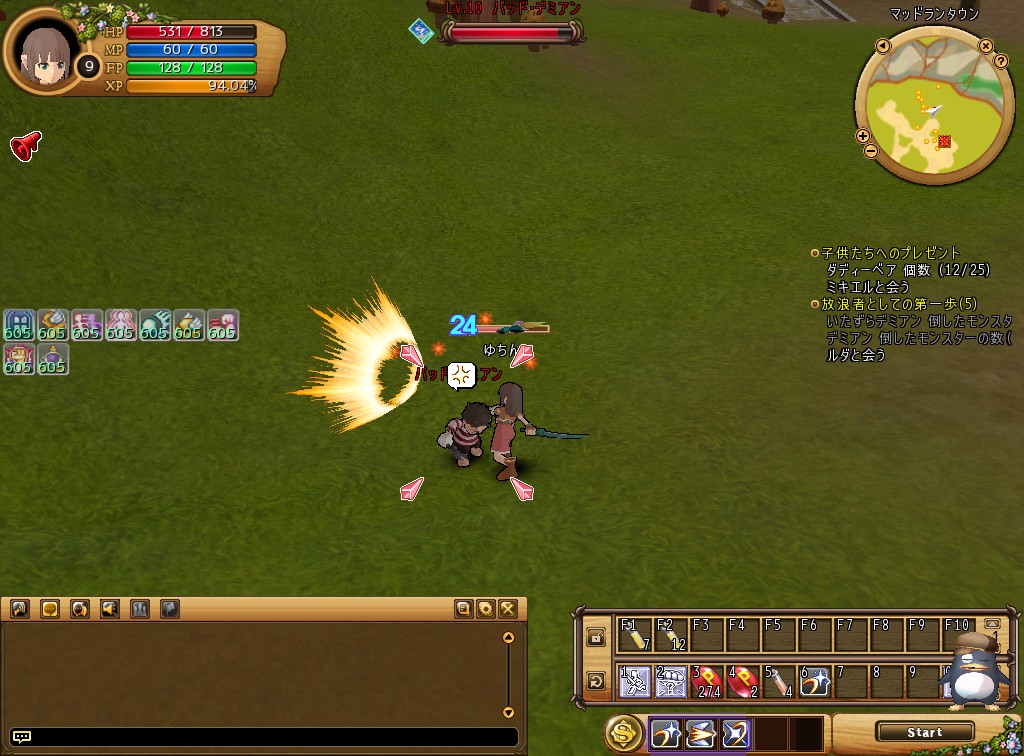The height and width of the screenshot is (756, 1024).
Task: Open the red megaphone announcement icon
Action: pos(25,146)
